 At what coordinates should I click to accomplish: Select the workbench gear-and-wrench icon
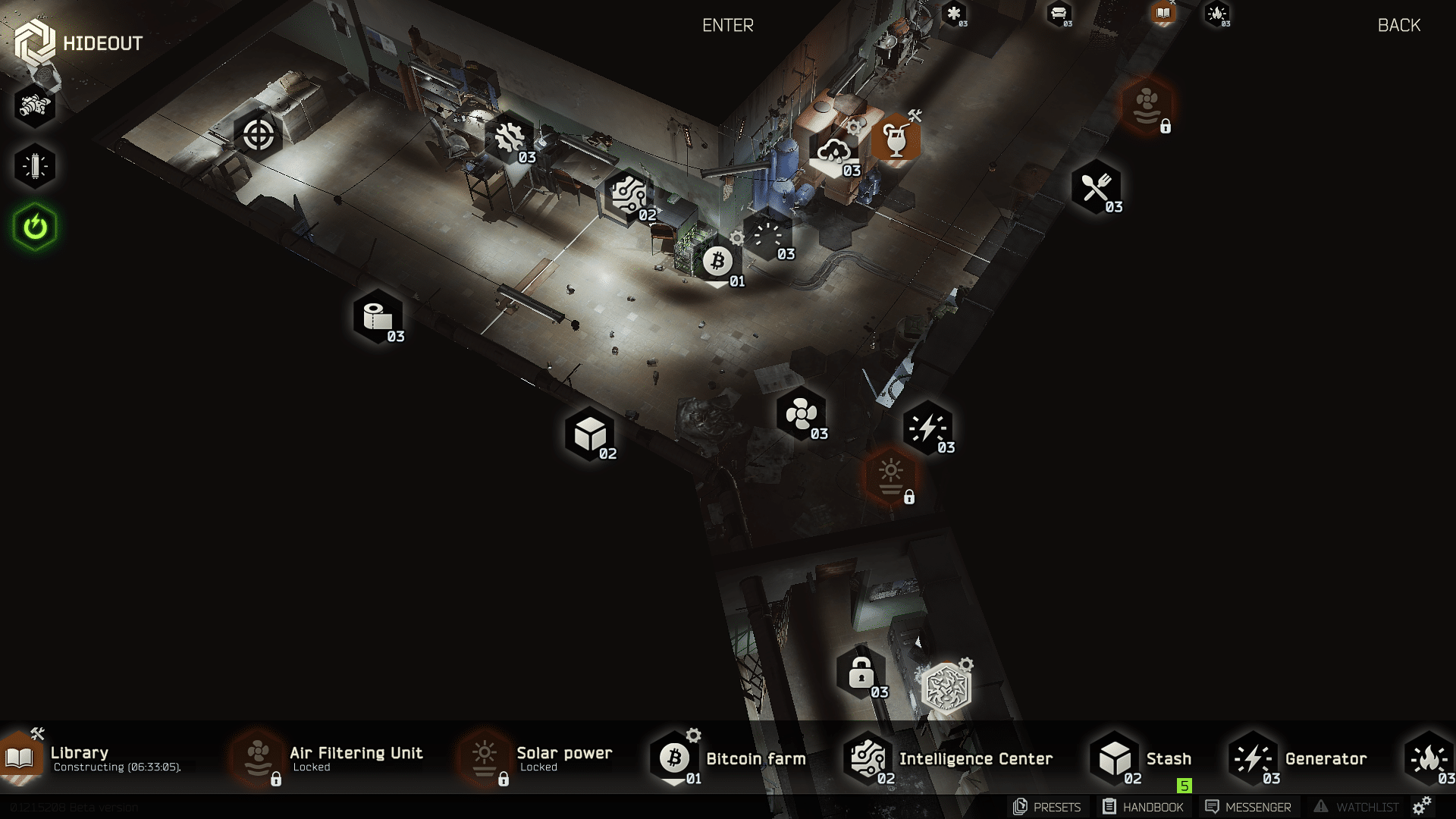(x=509, y=138)
